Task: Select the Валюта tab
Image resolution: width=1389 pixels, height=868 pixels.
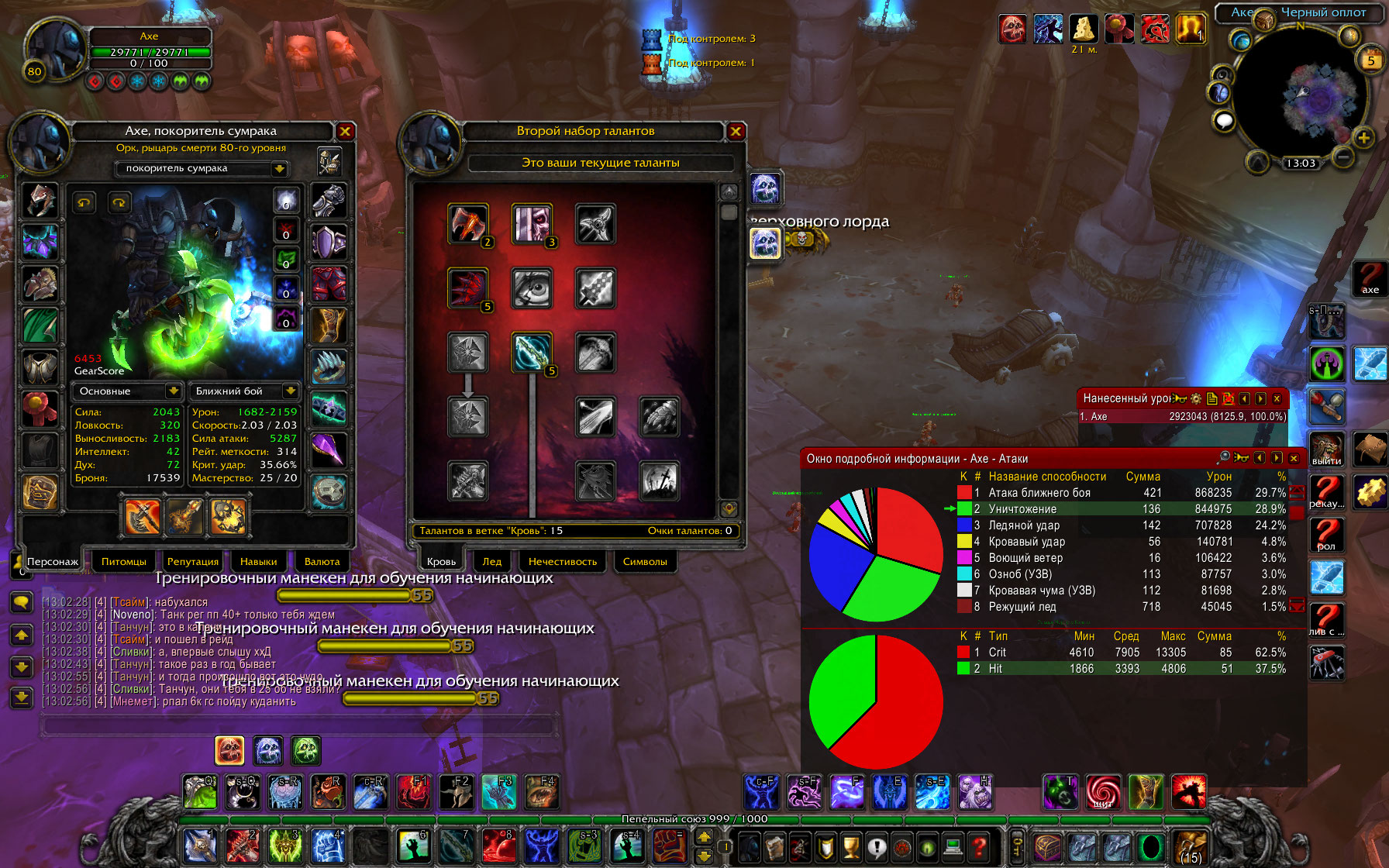Action: [x=322, y=561]
